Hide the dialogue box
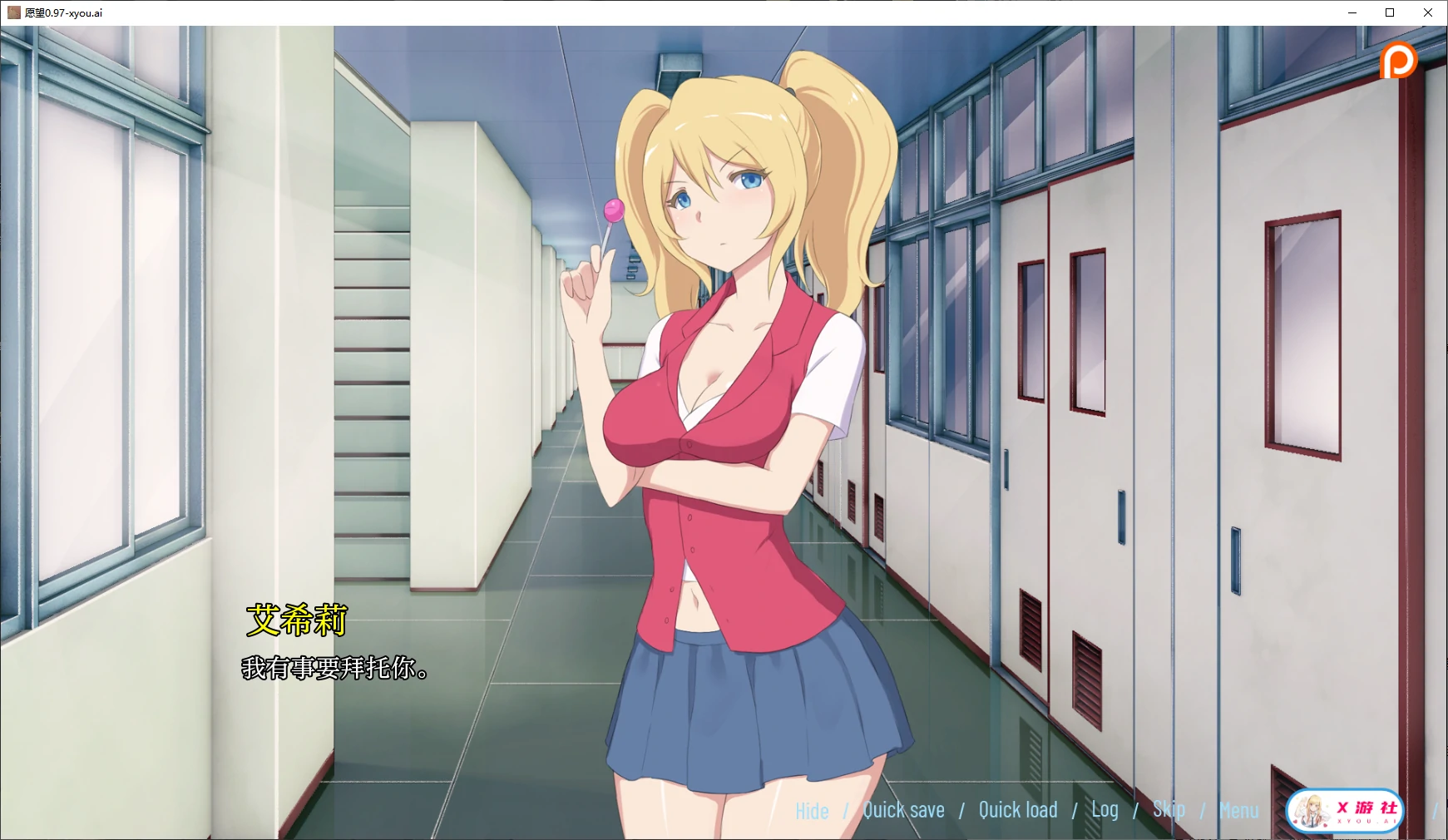Viewport: 1448px width, 840px height. 811,809
